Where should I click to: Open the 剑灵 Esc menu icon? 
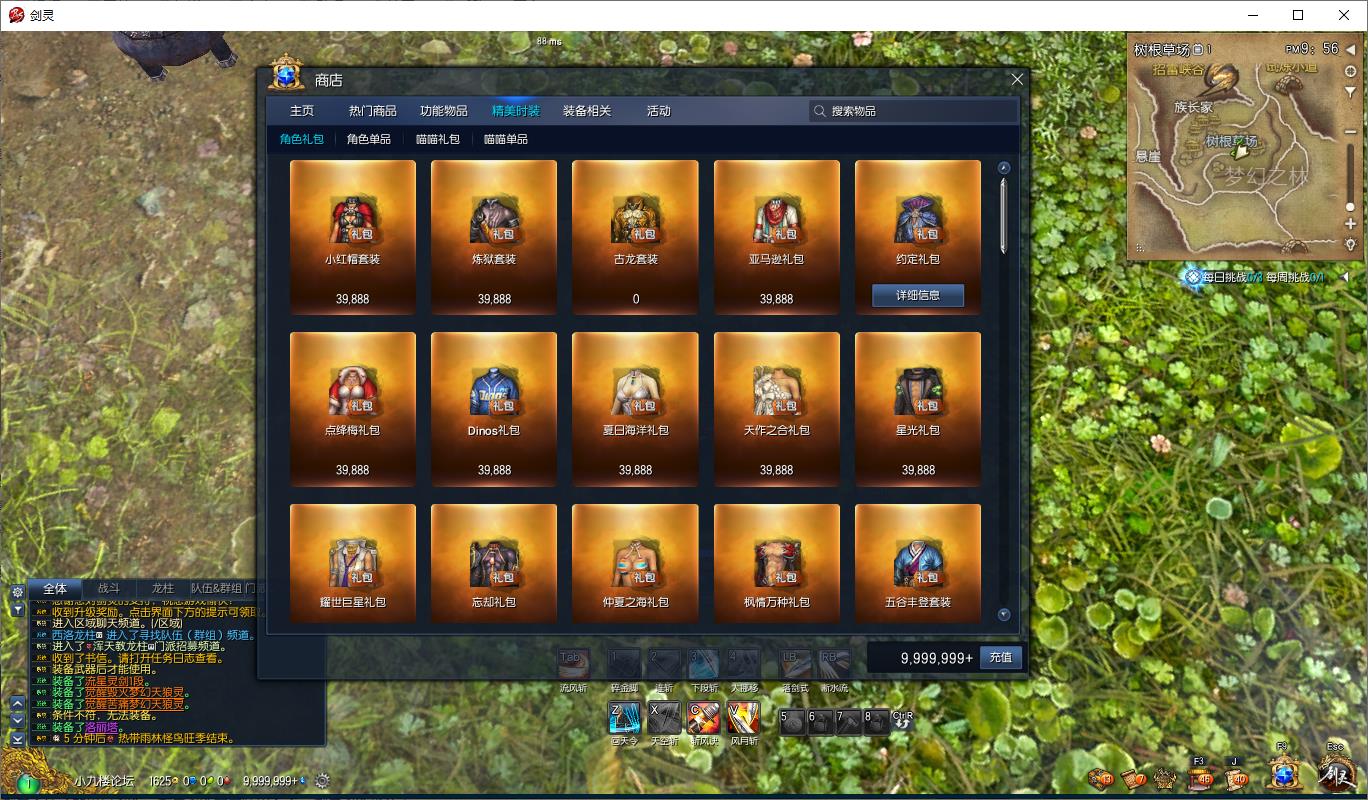(1336, 777)
